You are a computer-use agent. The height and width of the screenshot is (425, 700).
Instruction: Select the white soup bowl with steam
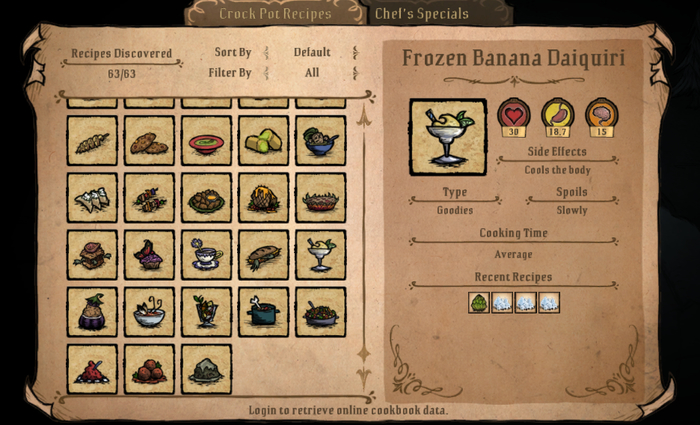(x=149, y=312)
